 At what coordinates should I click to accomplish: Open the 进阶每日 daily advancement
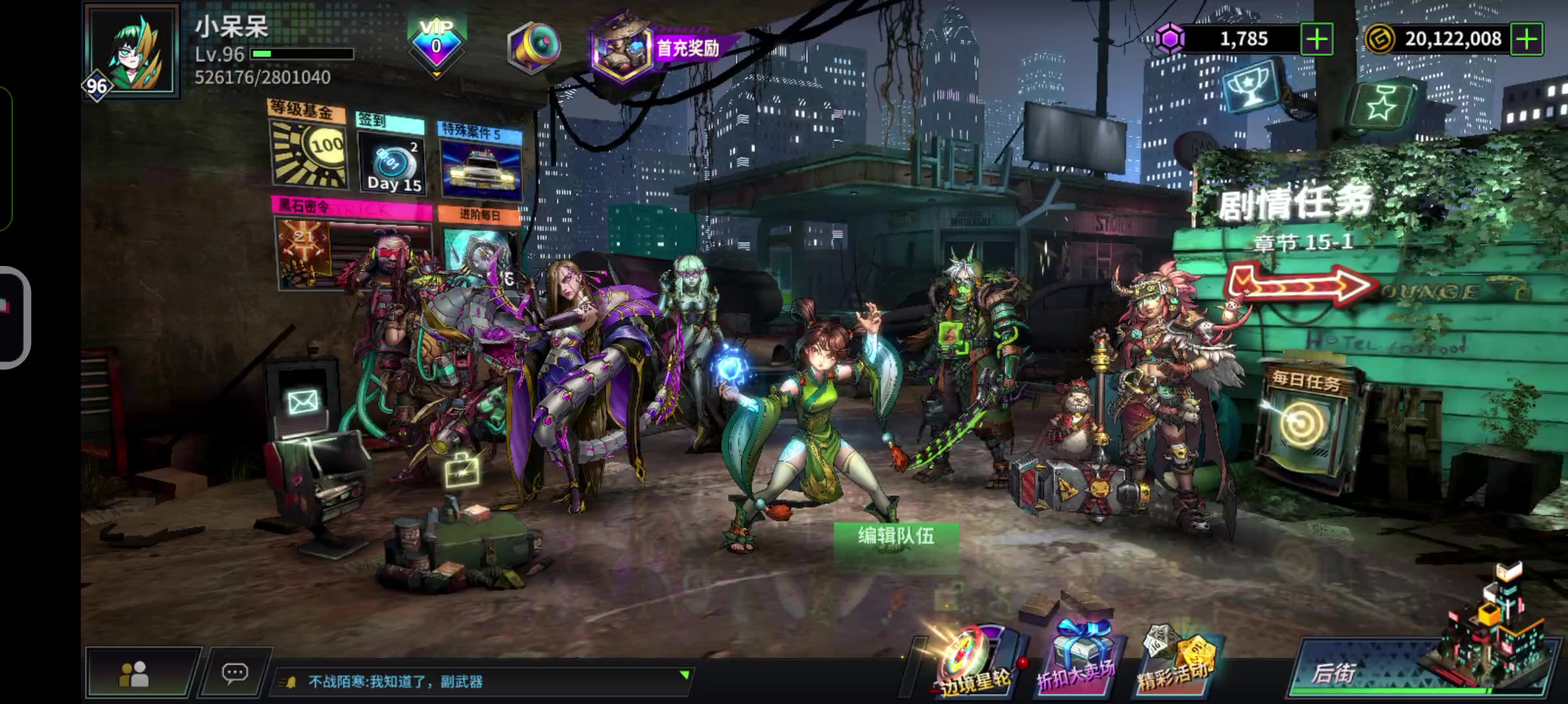pos(480,248)
